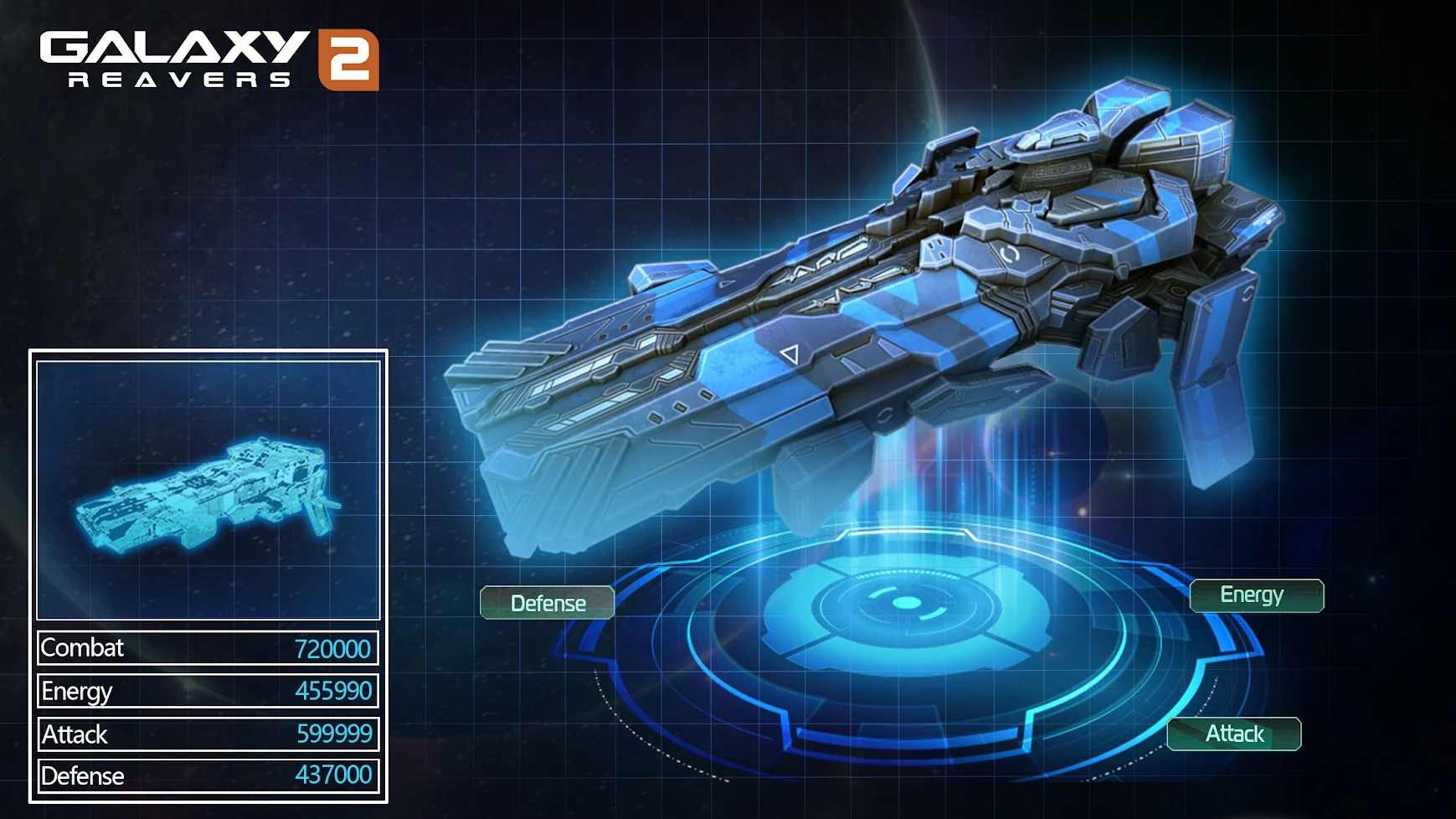The image size is (1456, 819).
Task: Open the Defense stat panel
Action: point(547,602)
